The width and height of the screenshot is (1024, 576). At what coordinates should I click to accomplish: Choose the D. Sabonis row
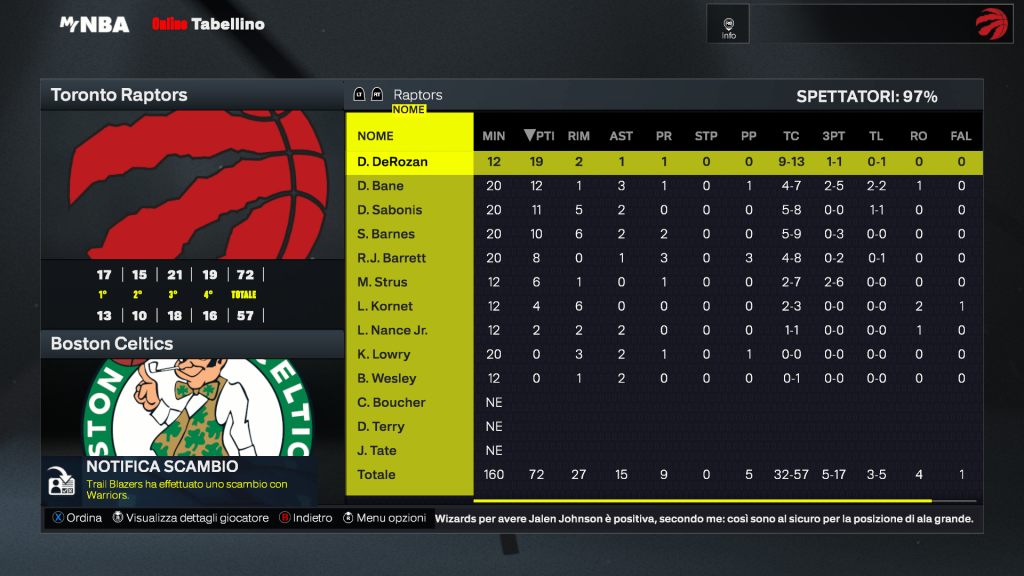(390, 210)
